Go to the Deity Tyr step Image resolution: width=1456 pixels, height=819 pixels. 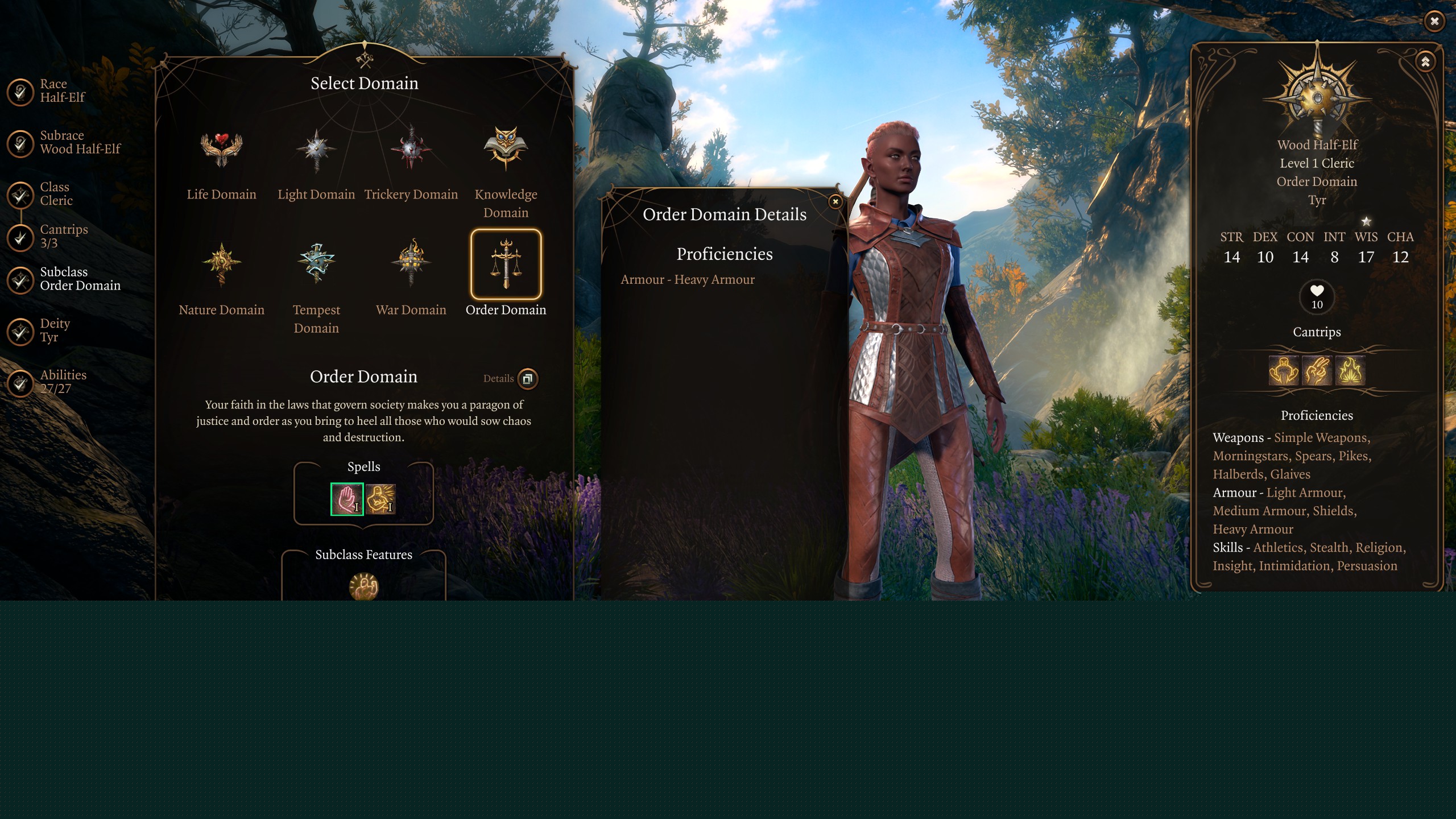click(21, 331)
